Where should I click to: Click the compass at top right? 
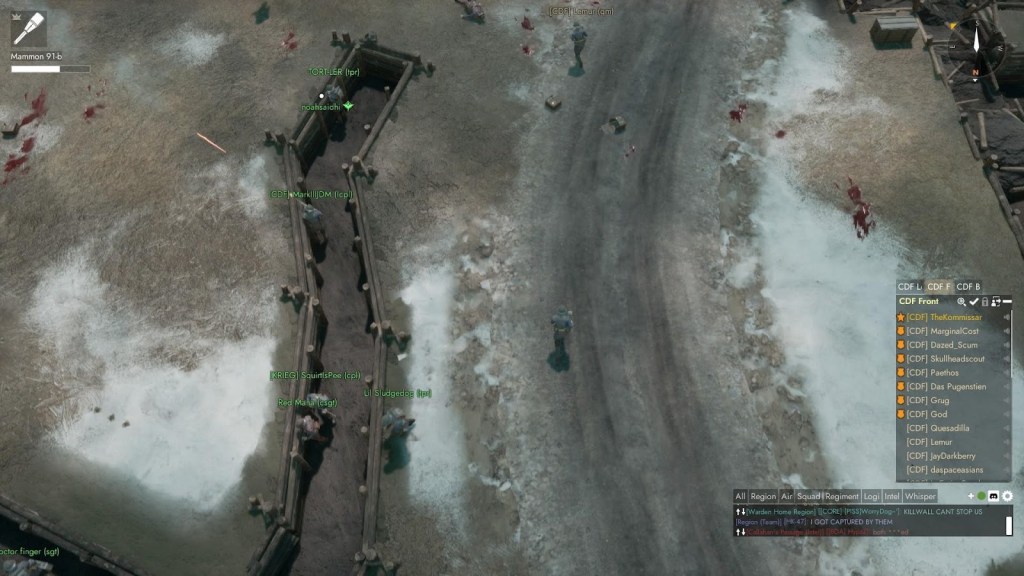point(973,45)
